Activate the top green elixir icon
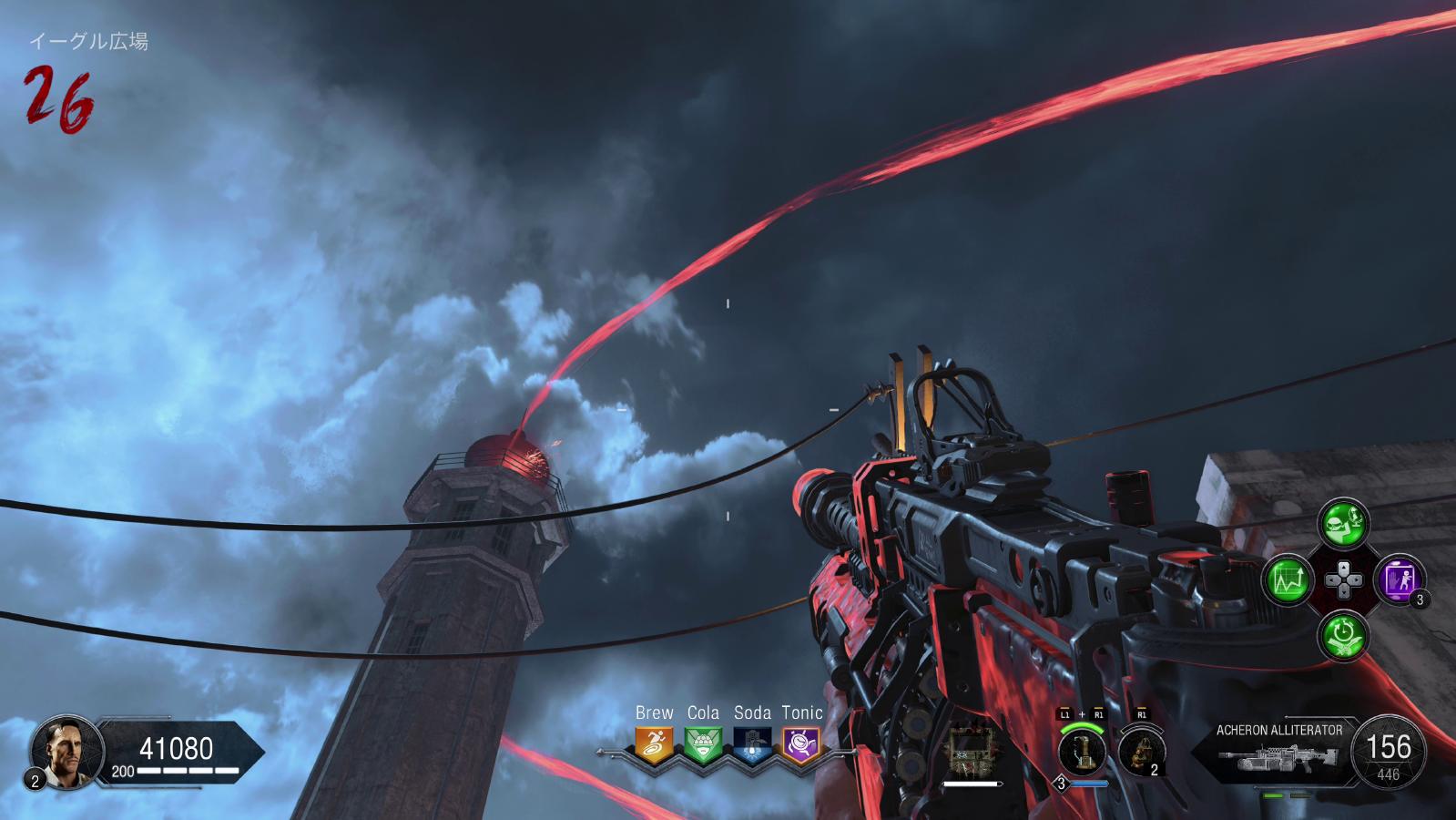The image size is (1456, 820). click(x=1344, y=522)
